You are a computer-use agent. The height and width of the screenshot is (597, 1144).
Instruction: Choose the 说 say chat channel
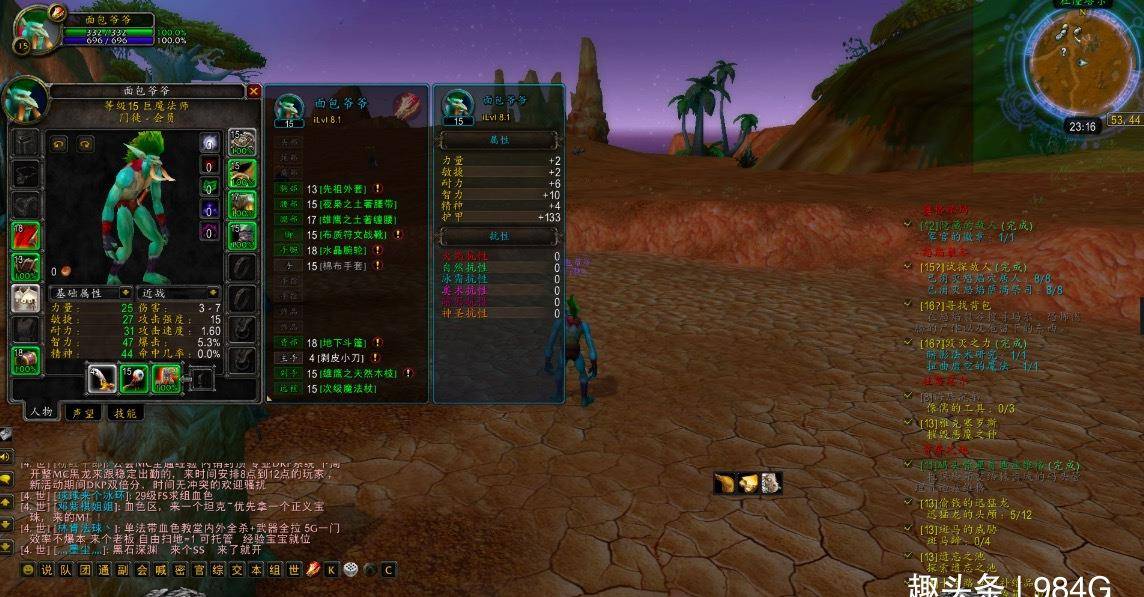pos(46,569)
